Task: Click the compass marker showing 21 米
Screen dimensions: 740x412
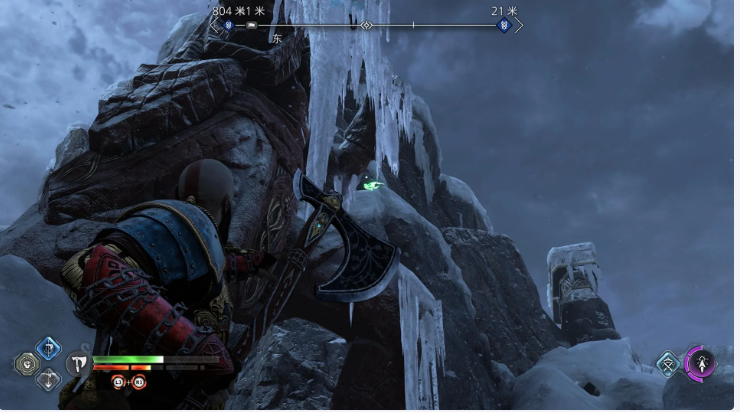Action: pyautogui.click(x=504, y=25)
